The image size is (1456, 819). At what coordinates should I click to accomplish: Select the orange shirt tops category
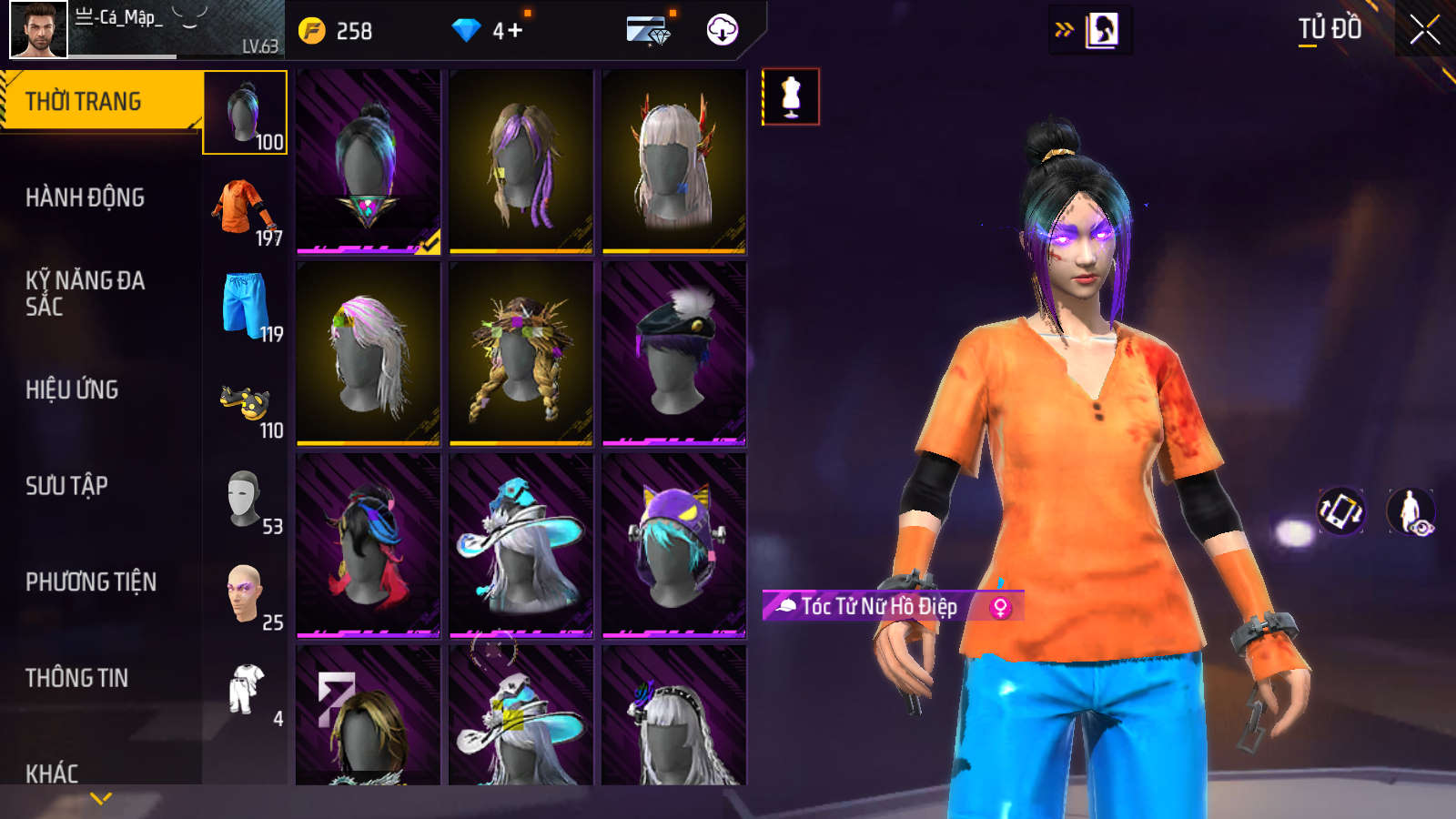[x=245, y=209]
